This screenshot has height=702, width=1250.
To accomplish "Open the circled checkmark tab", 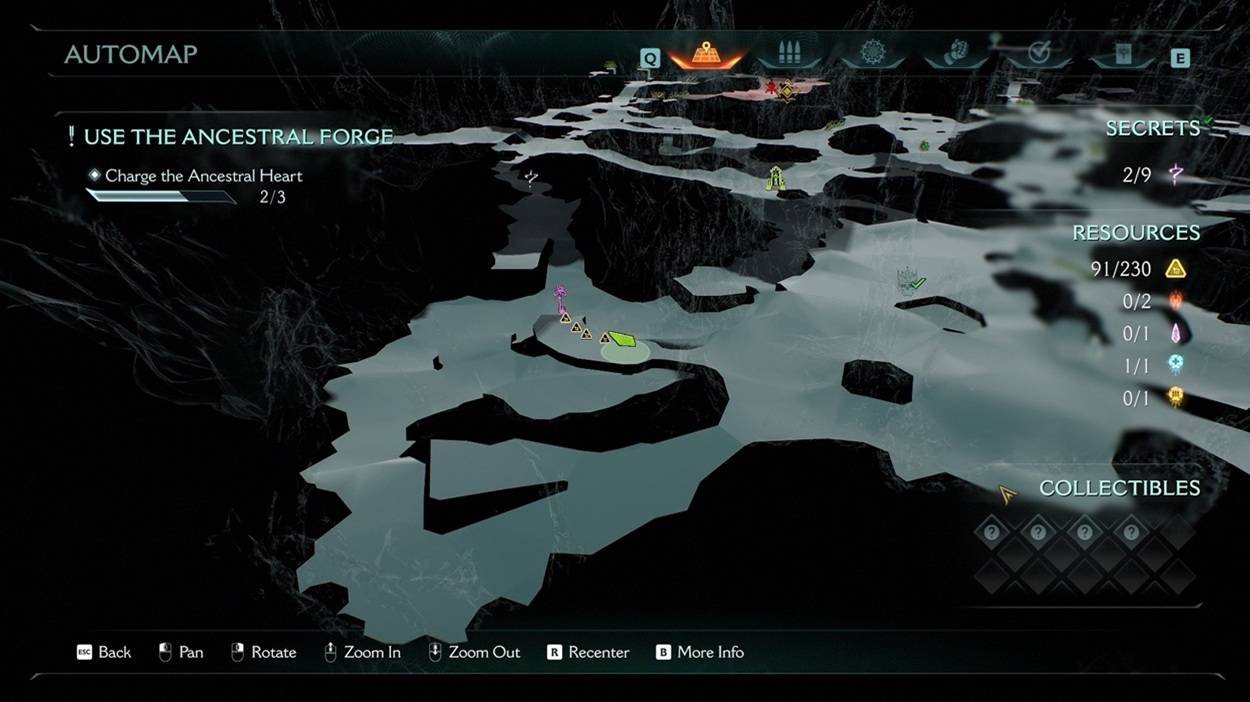I will tap(1039, 54).
